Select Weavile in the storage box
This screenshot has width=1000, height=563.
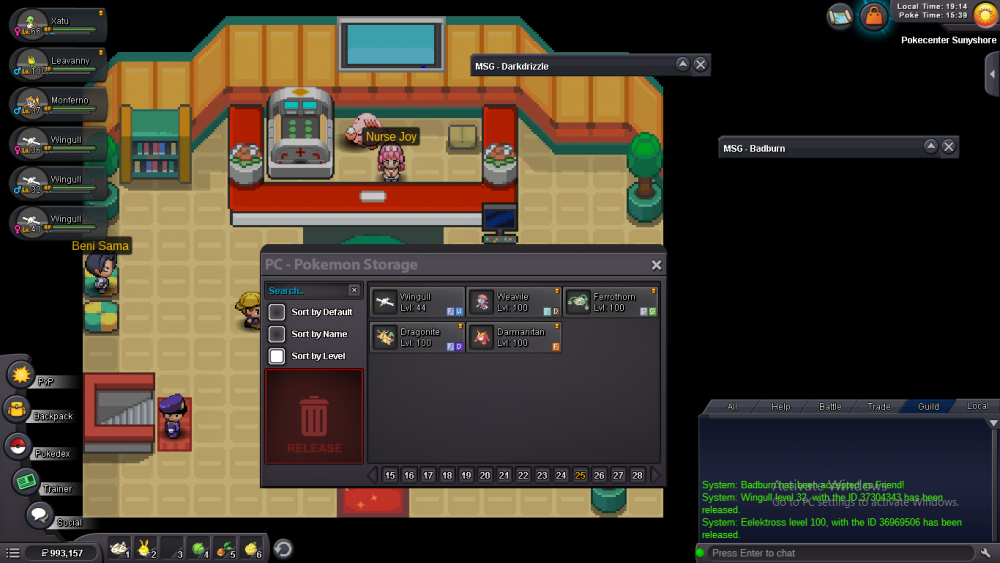pos(514,302)
